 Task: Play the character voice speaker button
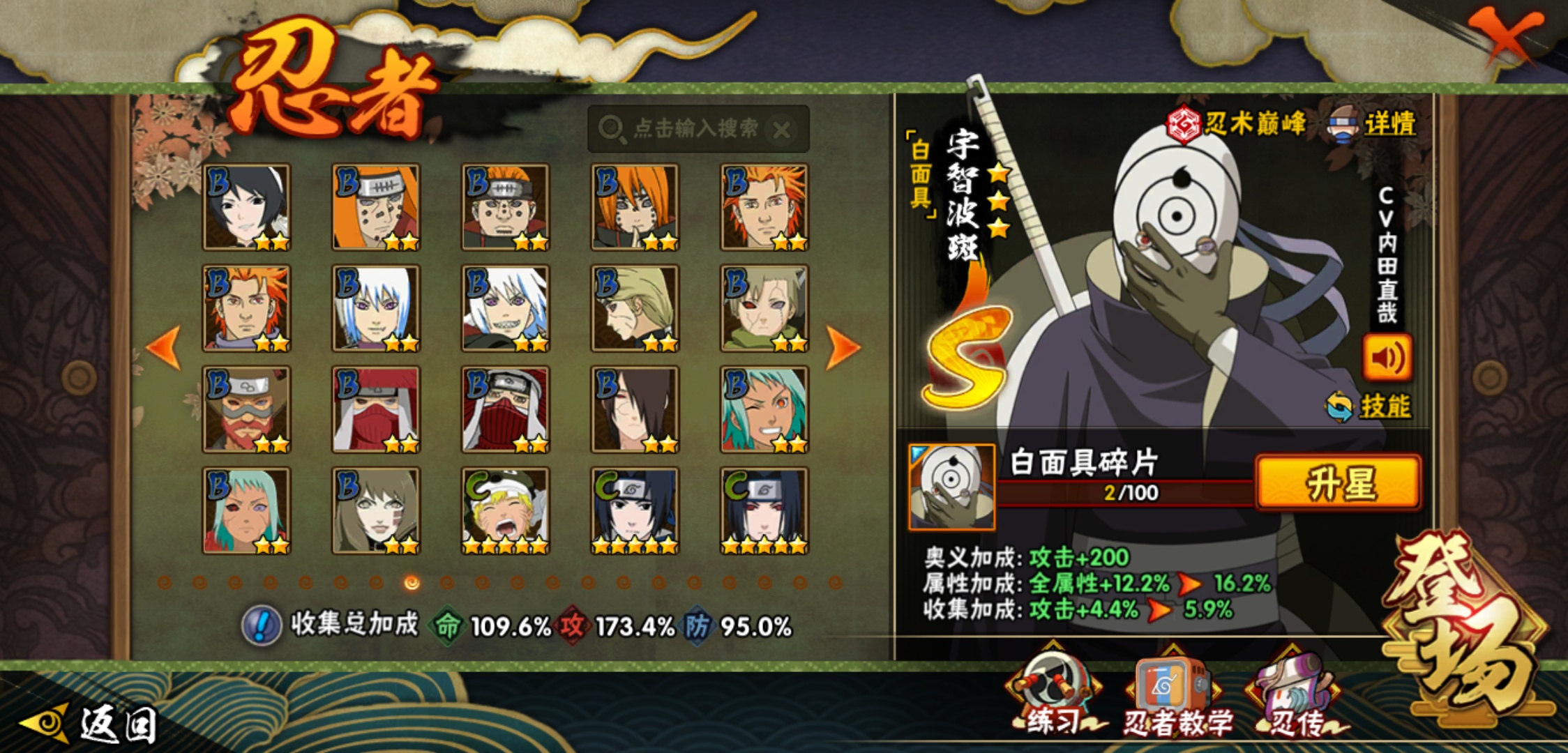pos(1387,358)
